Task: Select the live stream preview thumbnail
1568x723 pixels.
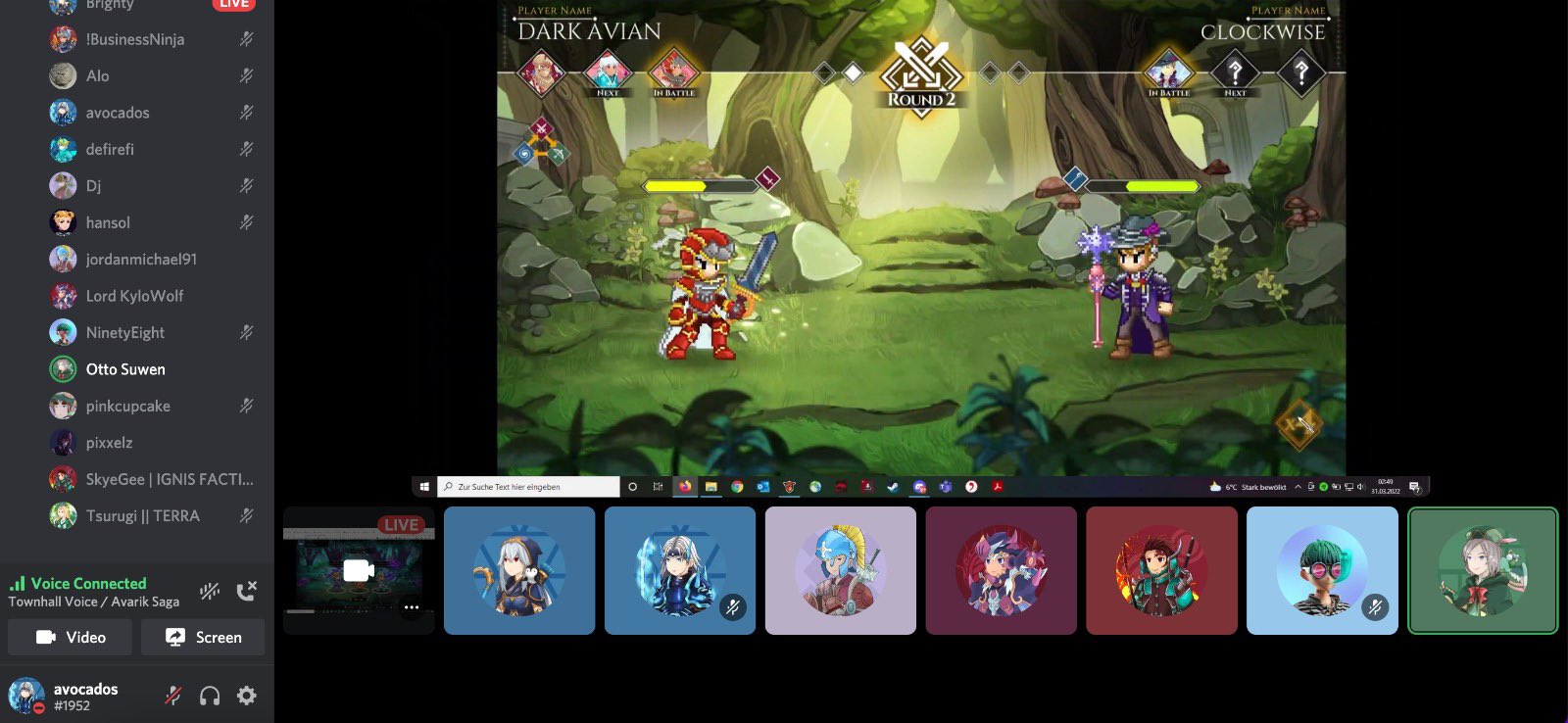Action: (x=359, y=569)
